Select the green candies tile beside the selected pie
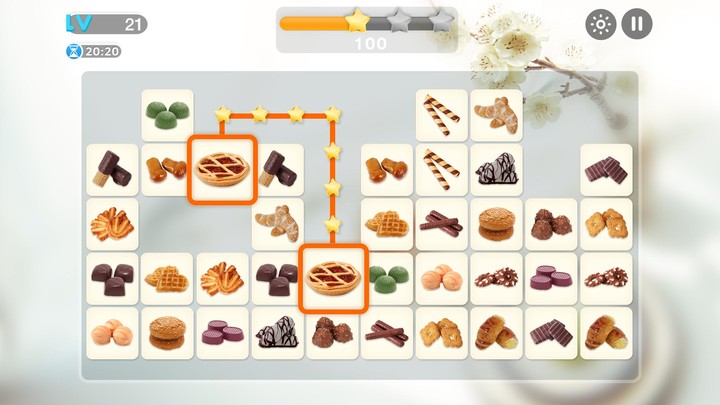 387,278
